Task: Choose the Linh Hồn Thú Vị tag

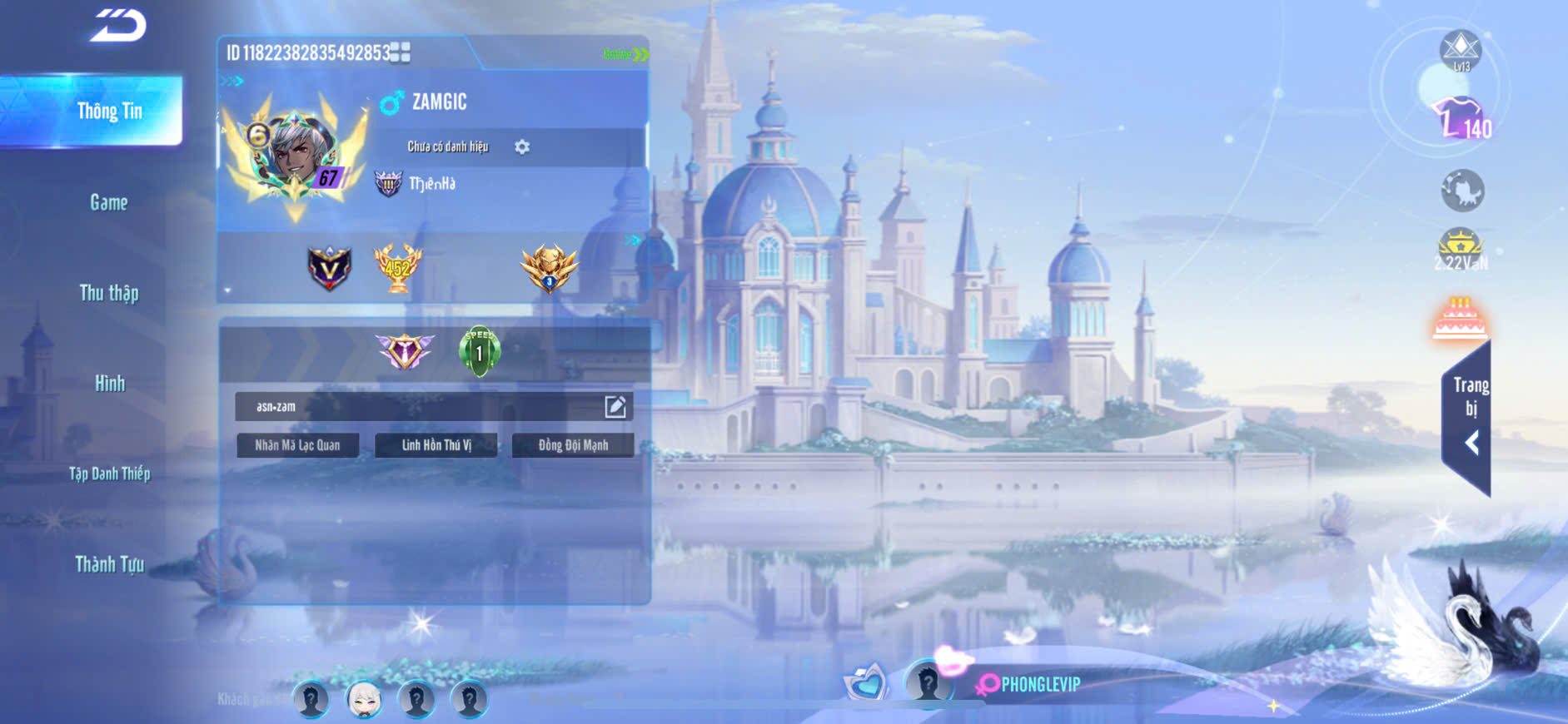Action: (x=436, y=445)
